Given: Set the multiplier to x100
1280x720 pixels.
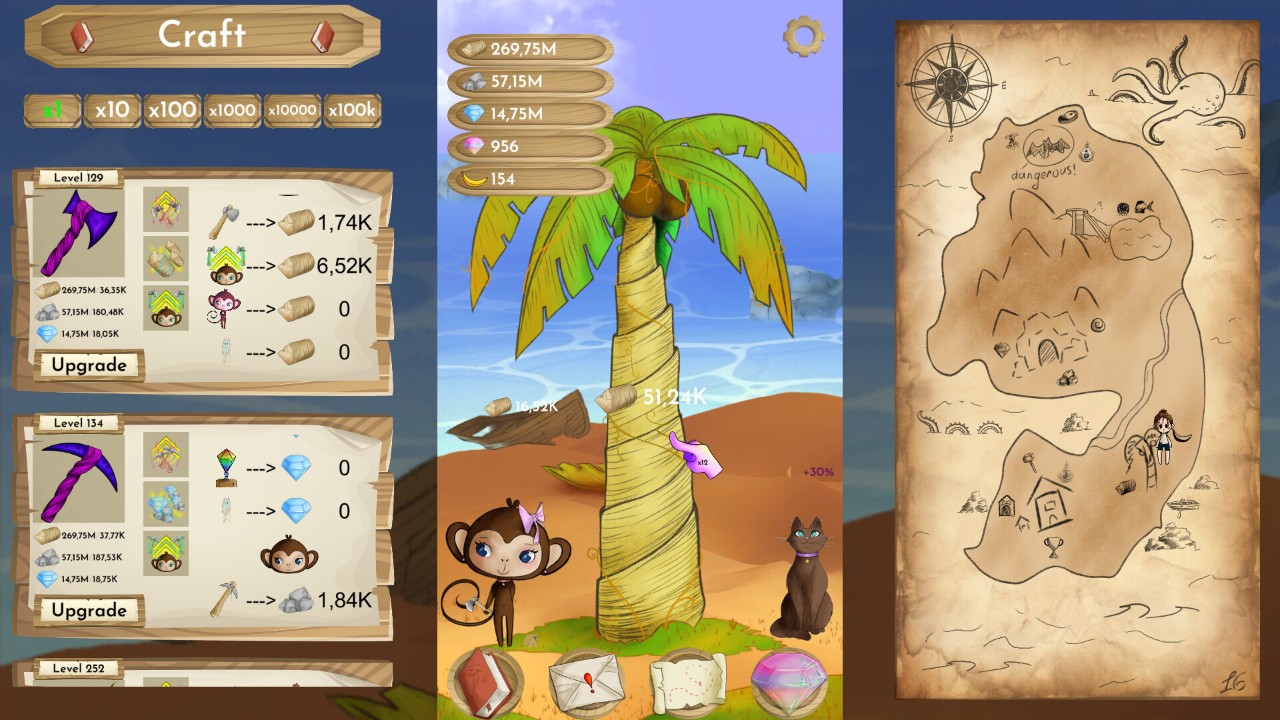Looking at the screenshot, I should pos(172,110).
